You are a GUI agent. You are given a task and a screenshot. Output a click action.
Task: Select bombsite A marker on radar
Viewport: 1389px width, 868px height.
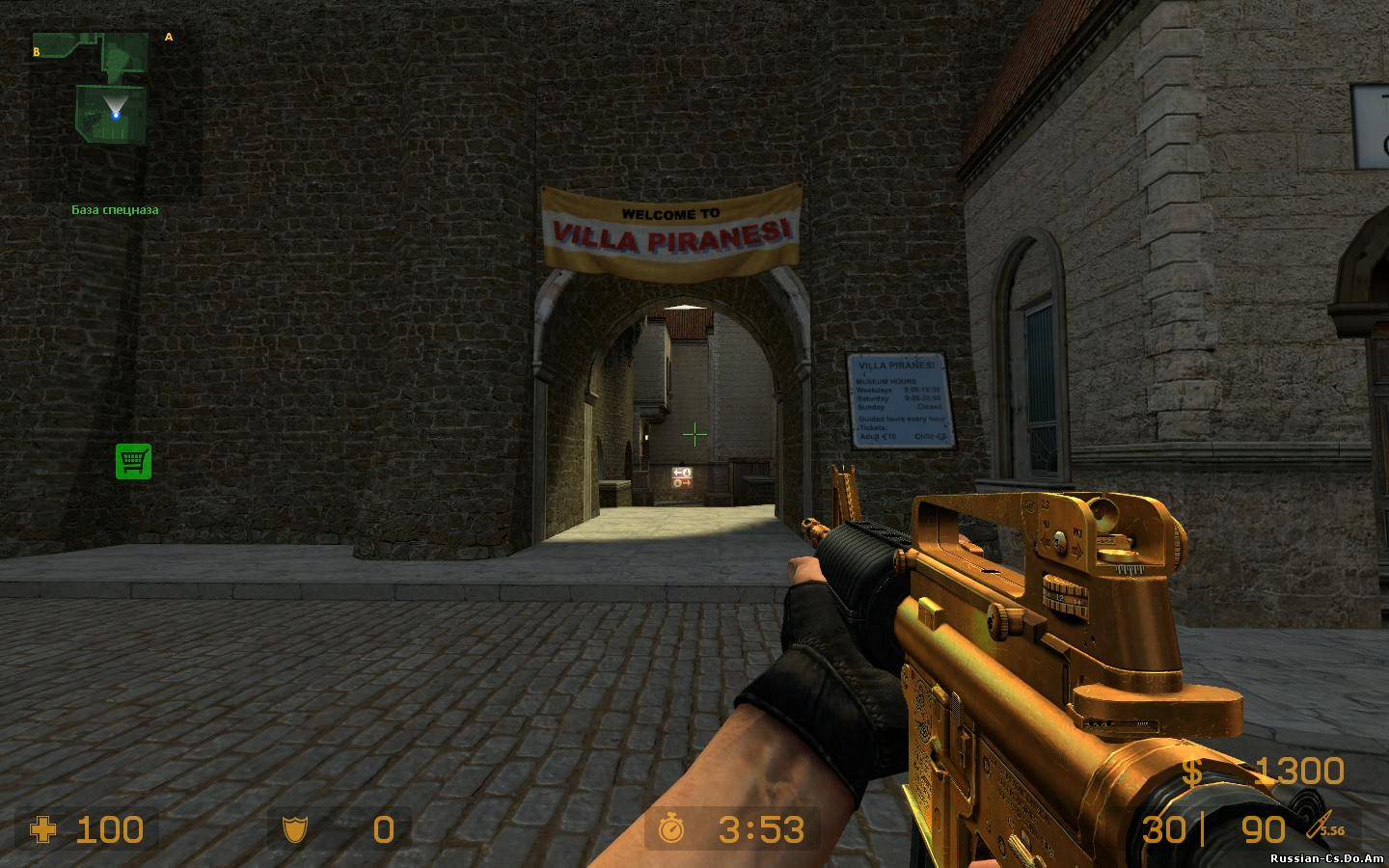[x=169, y=38]
